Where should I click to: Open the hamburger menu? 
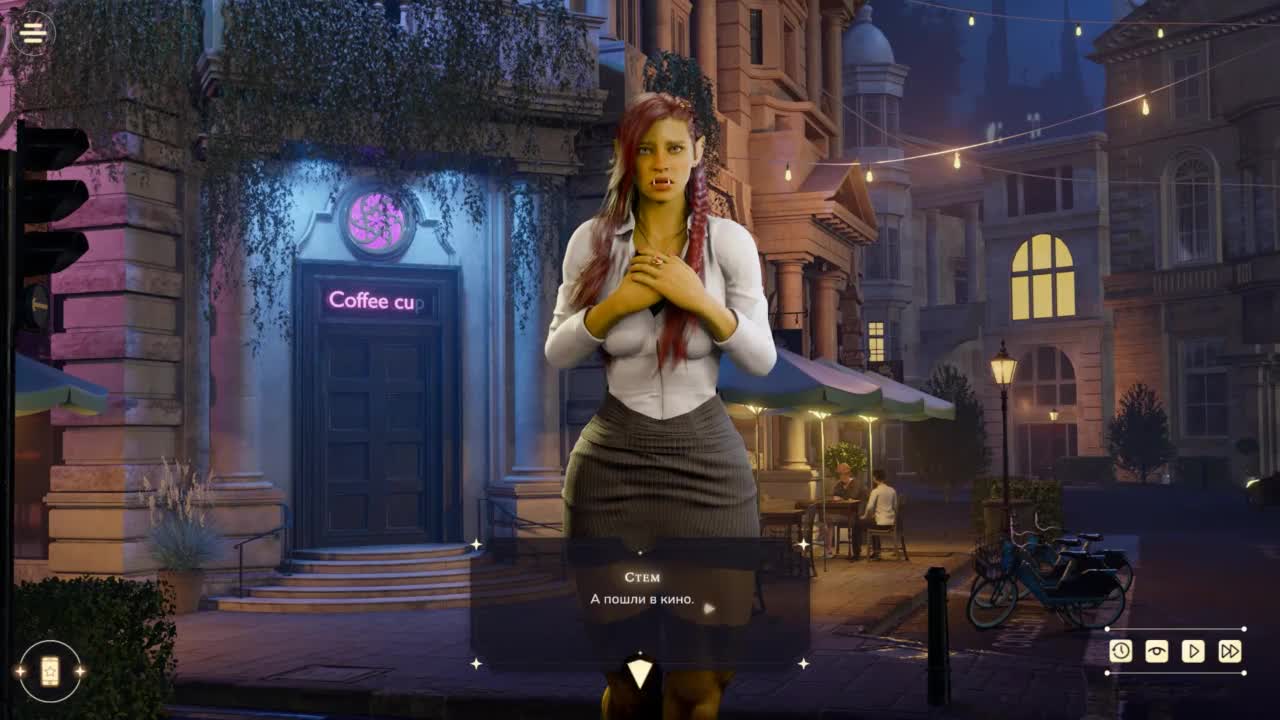(x=33, y=33)
